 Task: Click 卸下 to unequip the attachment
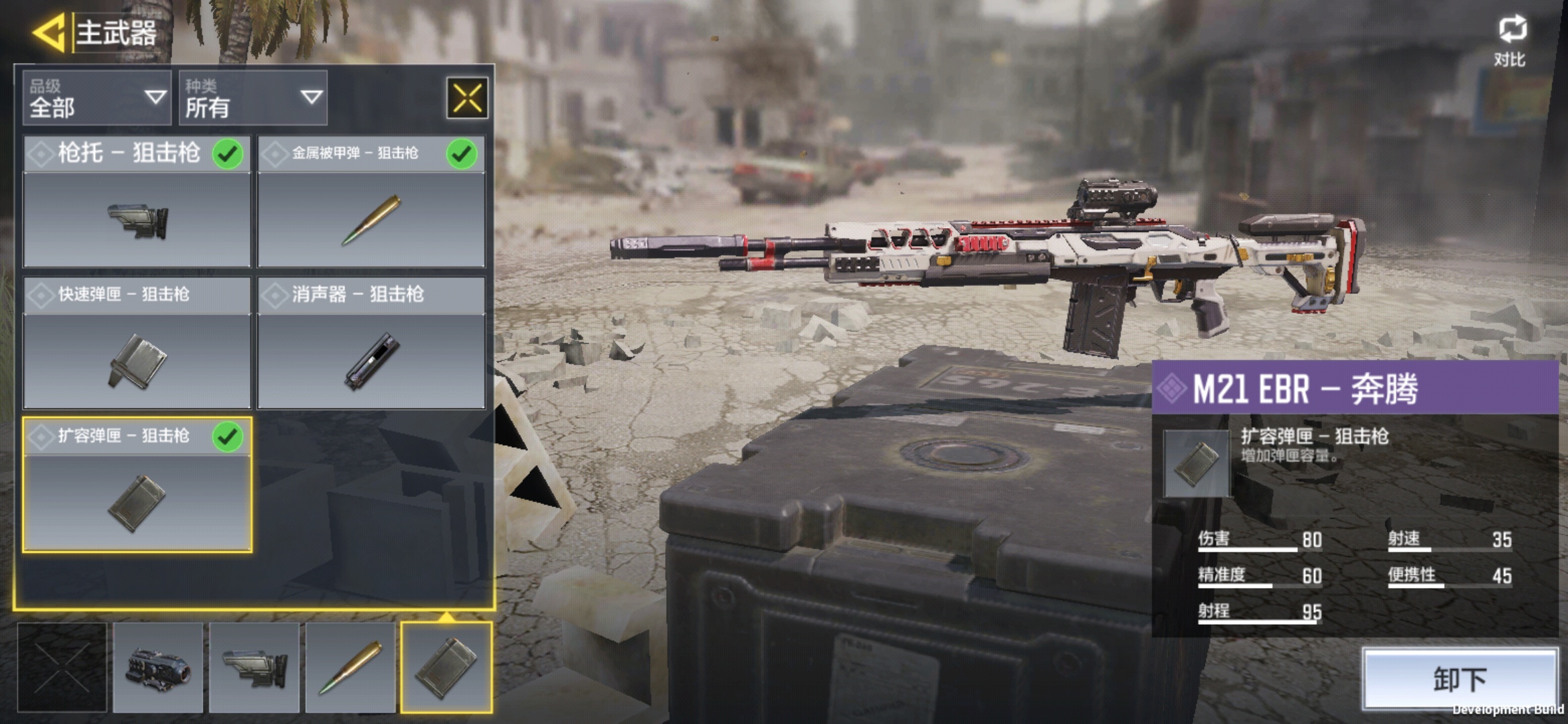click(x=1460, y=679)
